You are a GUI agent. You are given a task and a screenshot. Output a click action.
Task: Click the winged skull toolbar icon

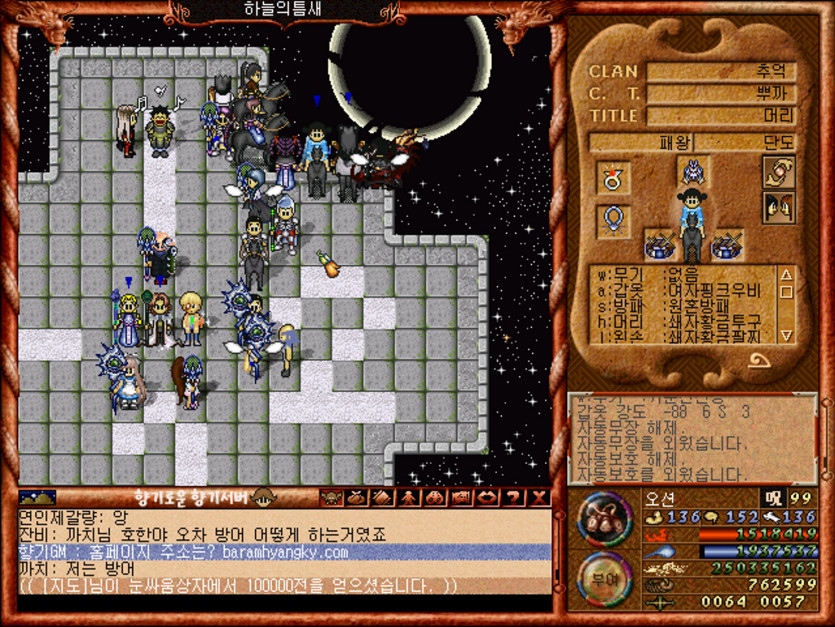coord(331,497)
